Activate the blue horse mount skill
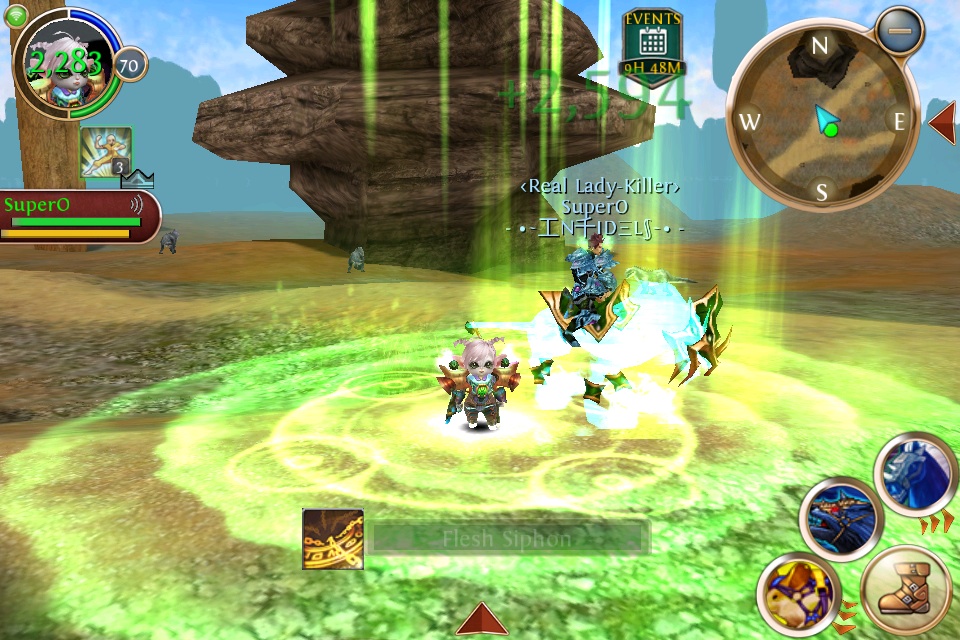 coord(911,474)
